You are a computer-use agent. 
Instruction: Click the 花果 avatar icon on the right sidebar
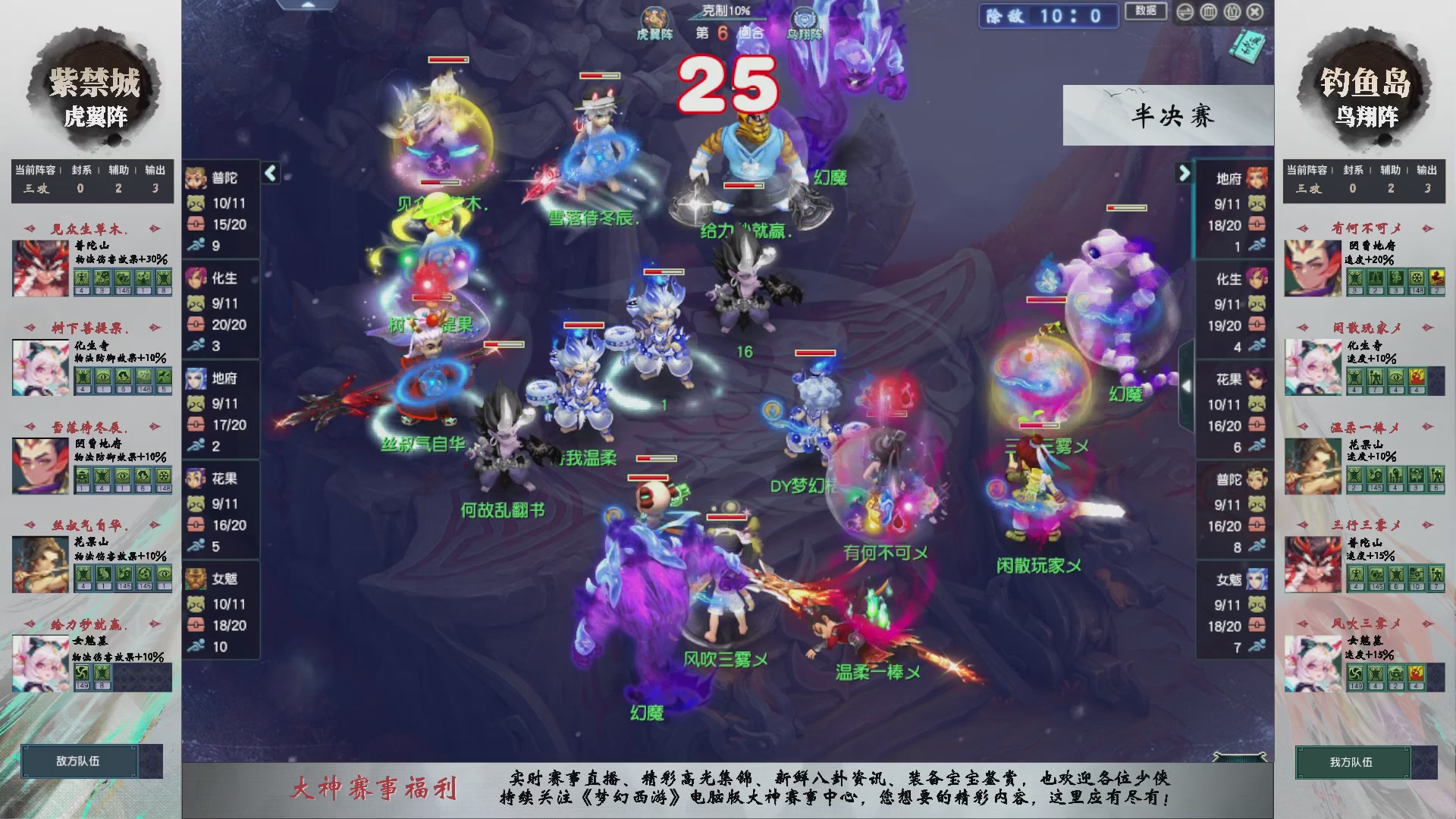[x=1257, y=379]
